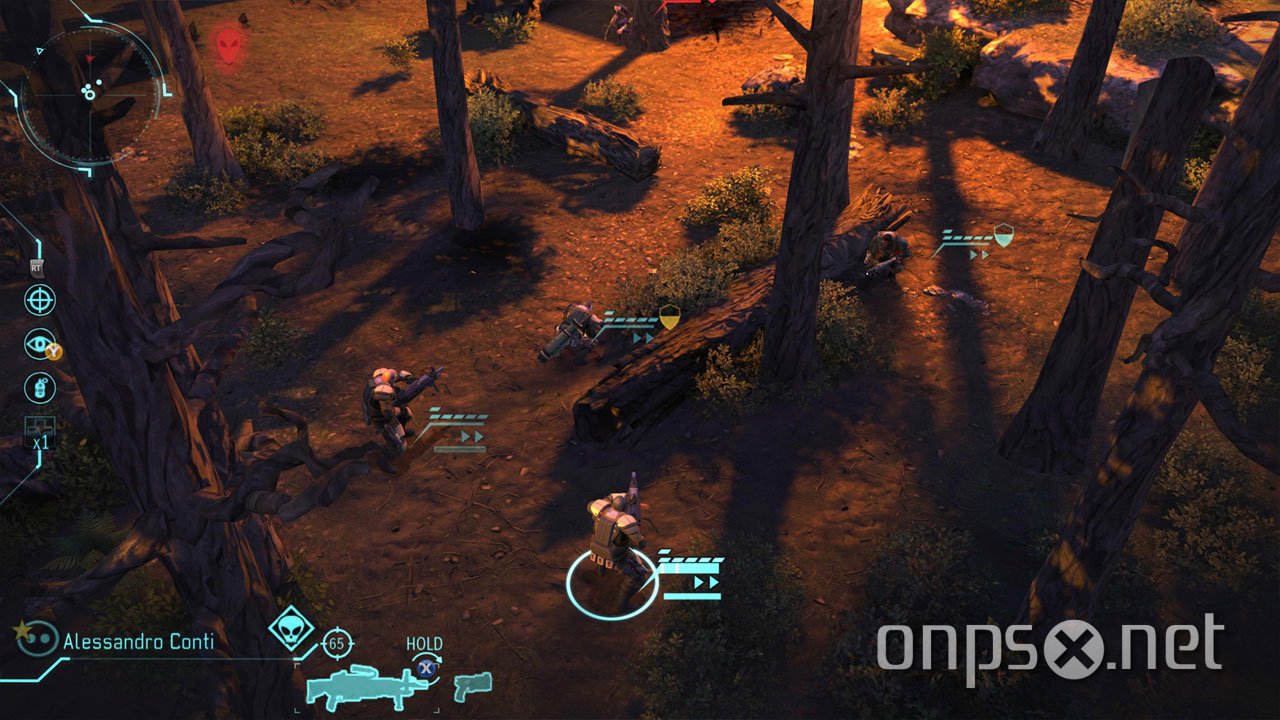Click the red alien indicator on the minimap
The image size is (1280, 720).
click(x=230, y=47)
